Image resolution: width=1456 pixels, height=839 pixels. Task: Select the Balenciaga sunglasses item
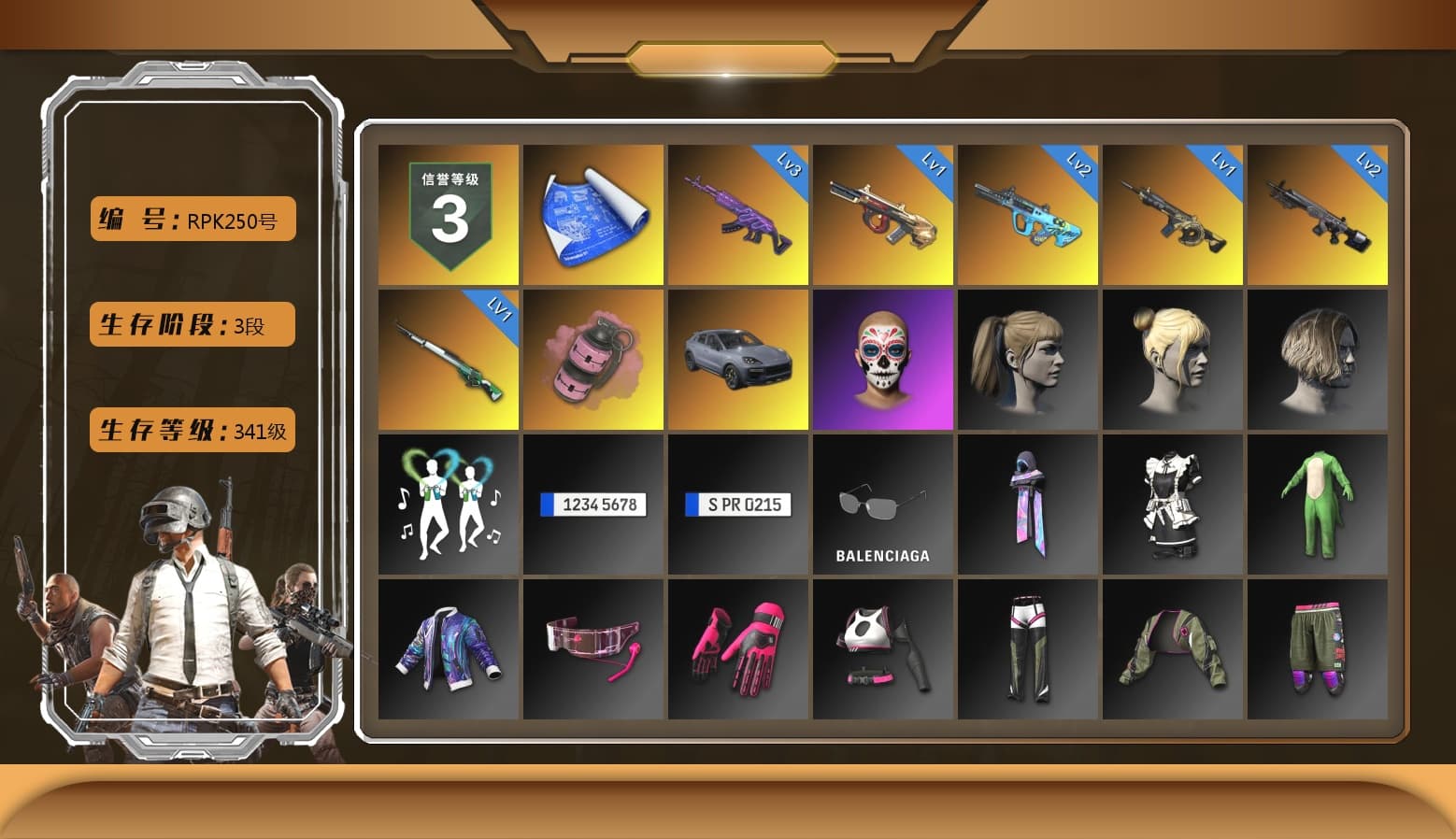click(883, 505)
